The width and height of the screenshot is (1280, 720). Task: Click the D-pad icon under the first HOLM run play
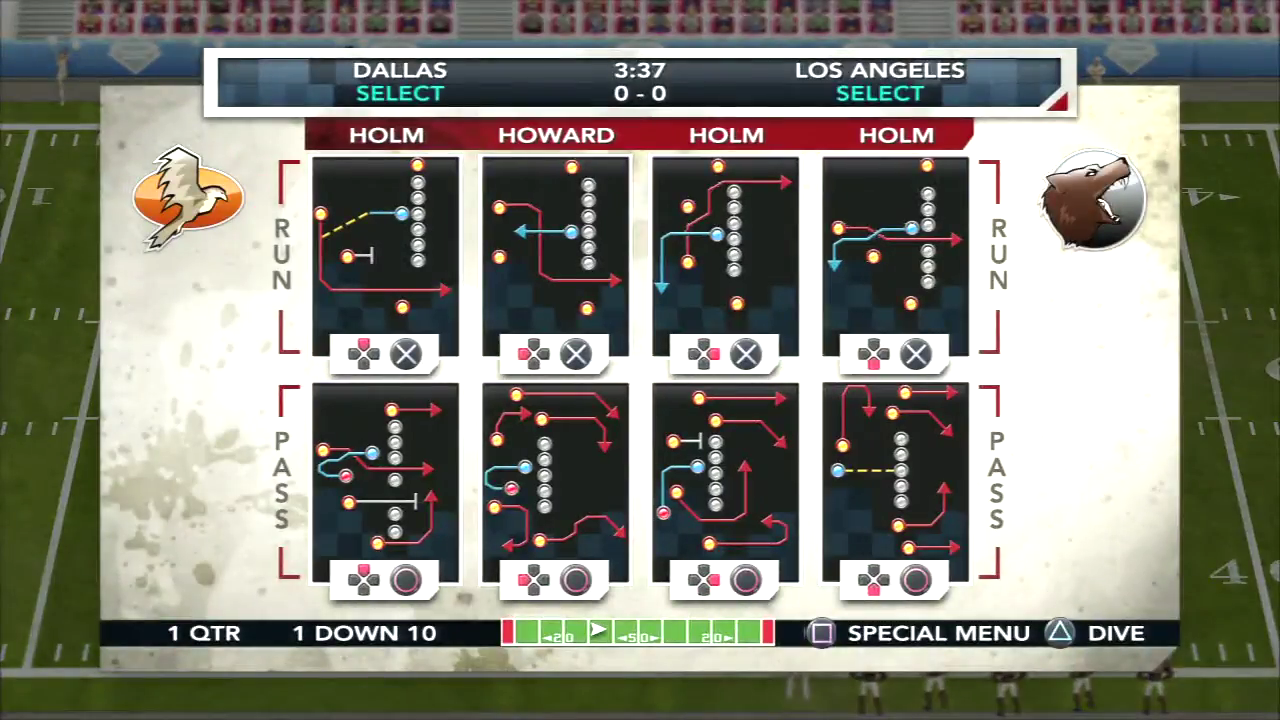point(363,354)
